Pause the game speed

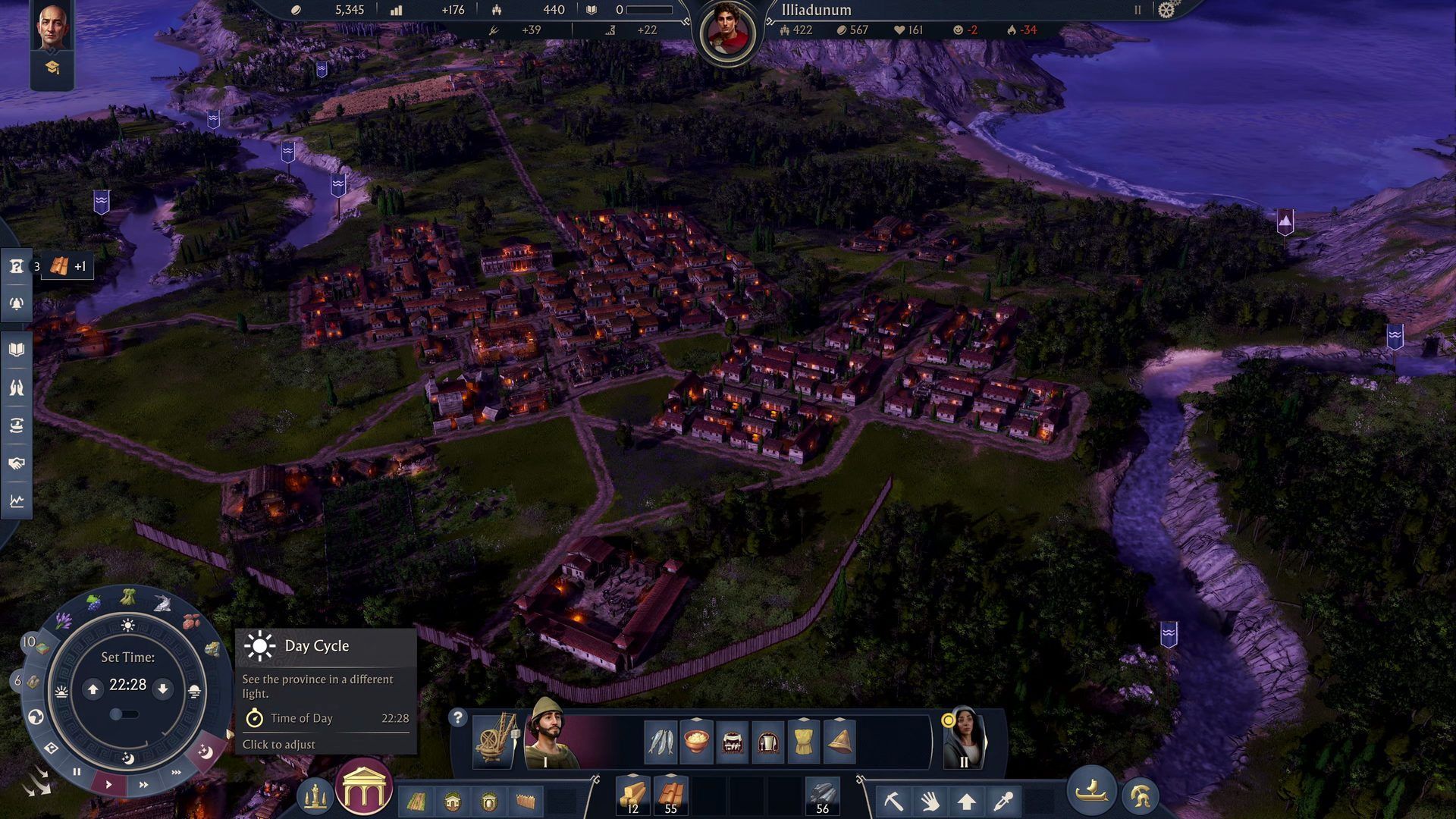click(x=77, y=772)
